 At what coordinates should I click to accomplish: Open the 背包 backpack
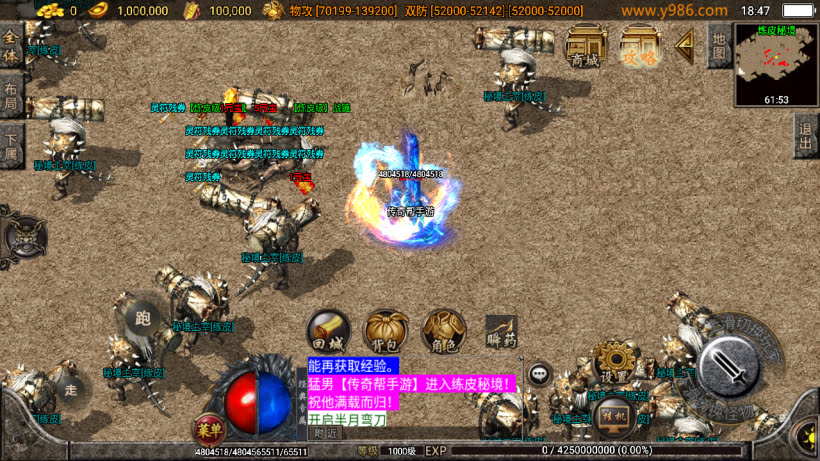click(x=385, y=331)
